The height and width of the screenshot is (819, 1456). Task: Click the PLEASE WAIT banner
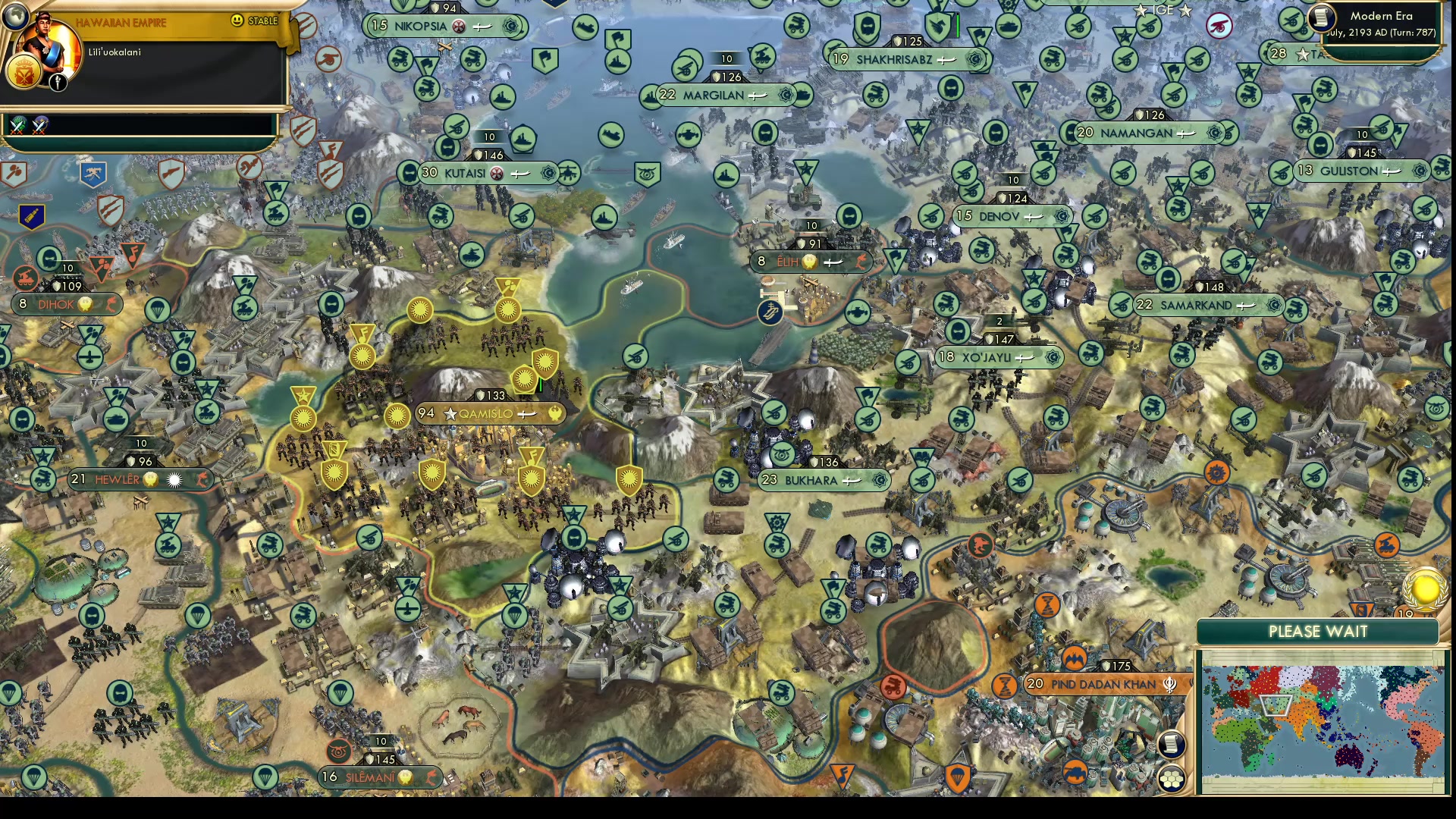[1317, 632]
